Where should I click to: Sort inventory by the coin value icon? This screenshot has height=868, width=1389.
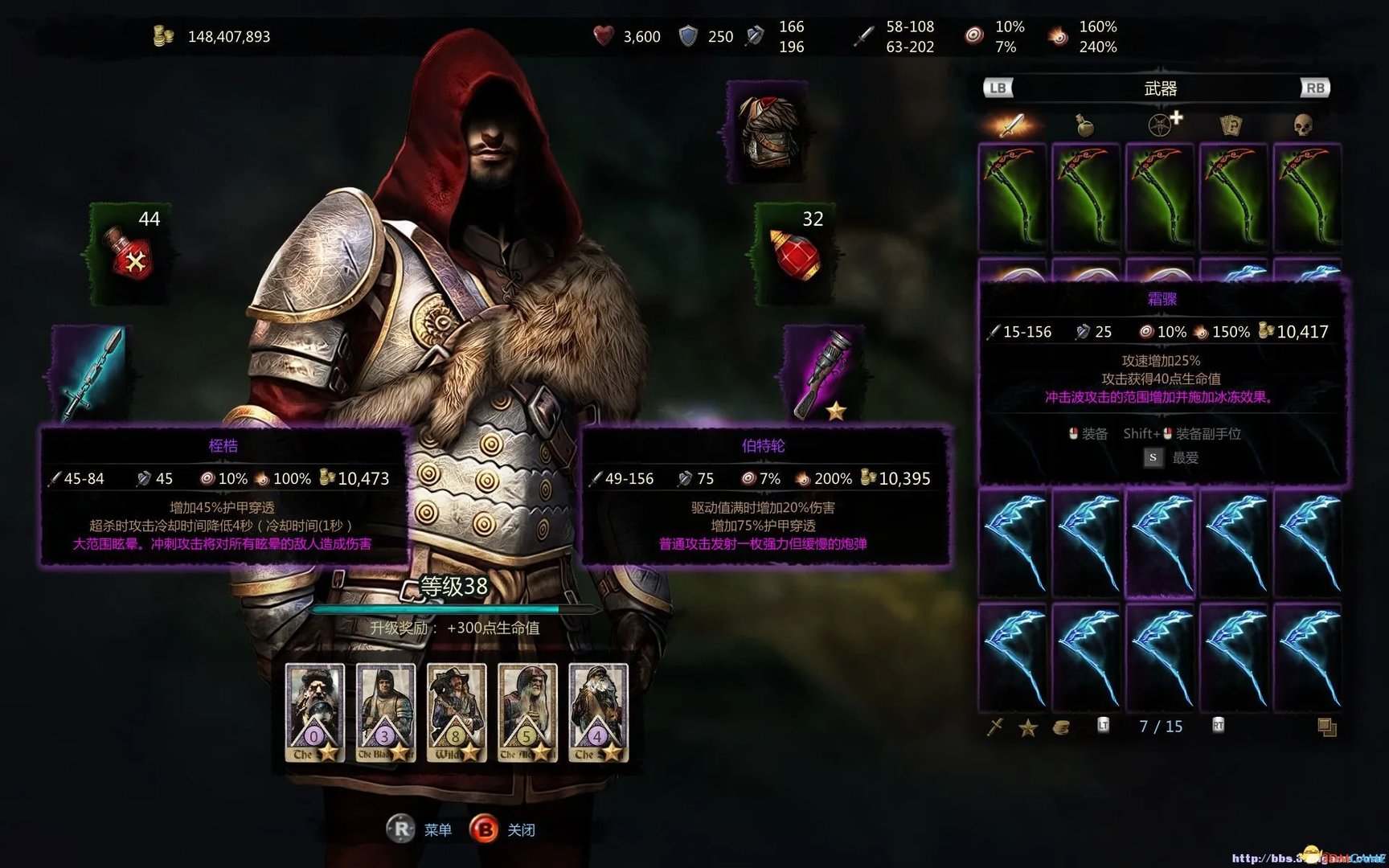pos(1061,728)
